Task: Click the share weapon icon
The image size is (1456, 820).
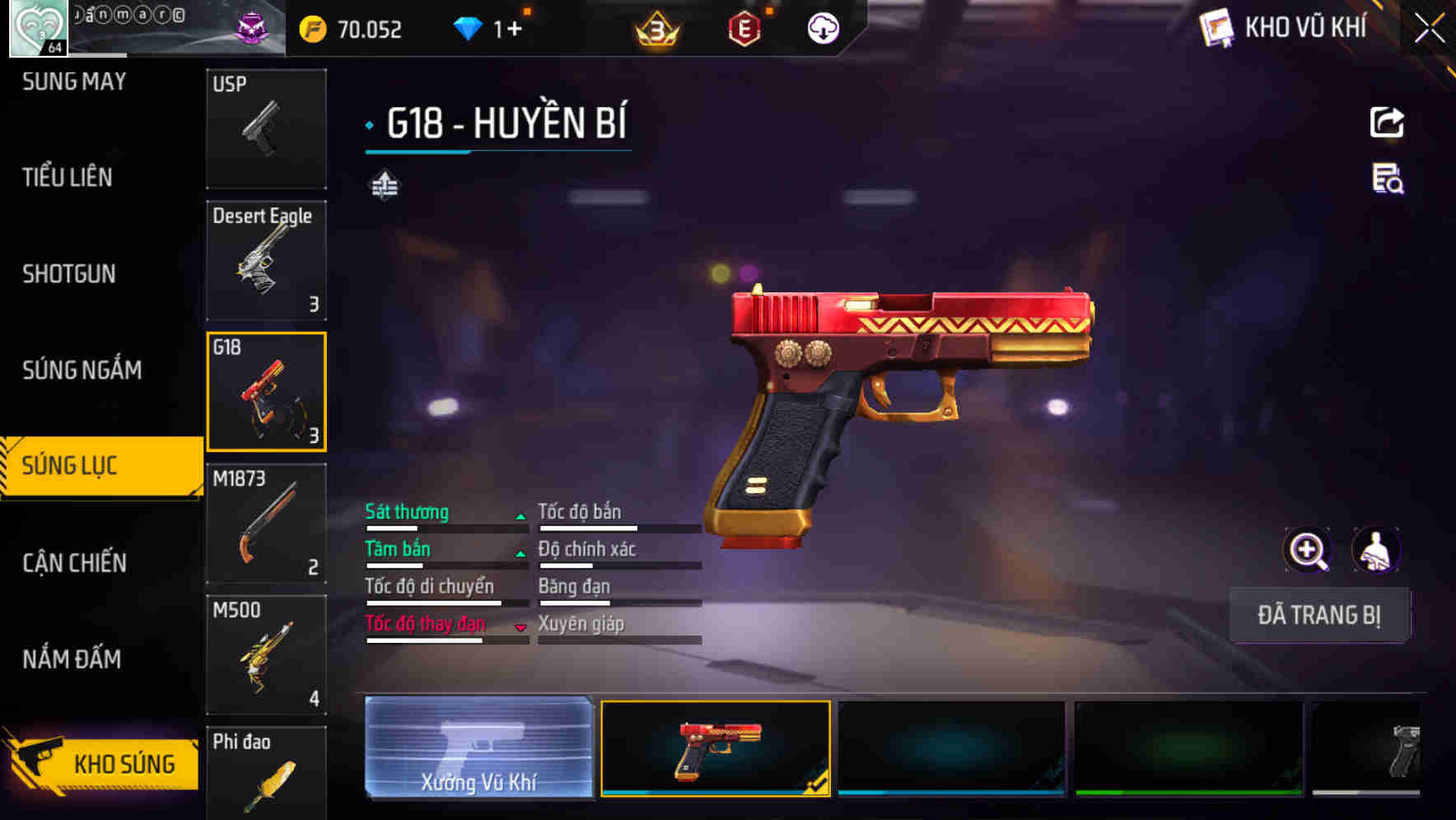Action: point(1388,122)
